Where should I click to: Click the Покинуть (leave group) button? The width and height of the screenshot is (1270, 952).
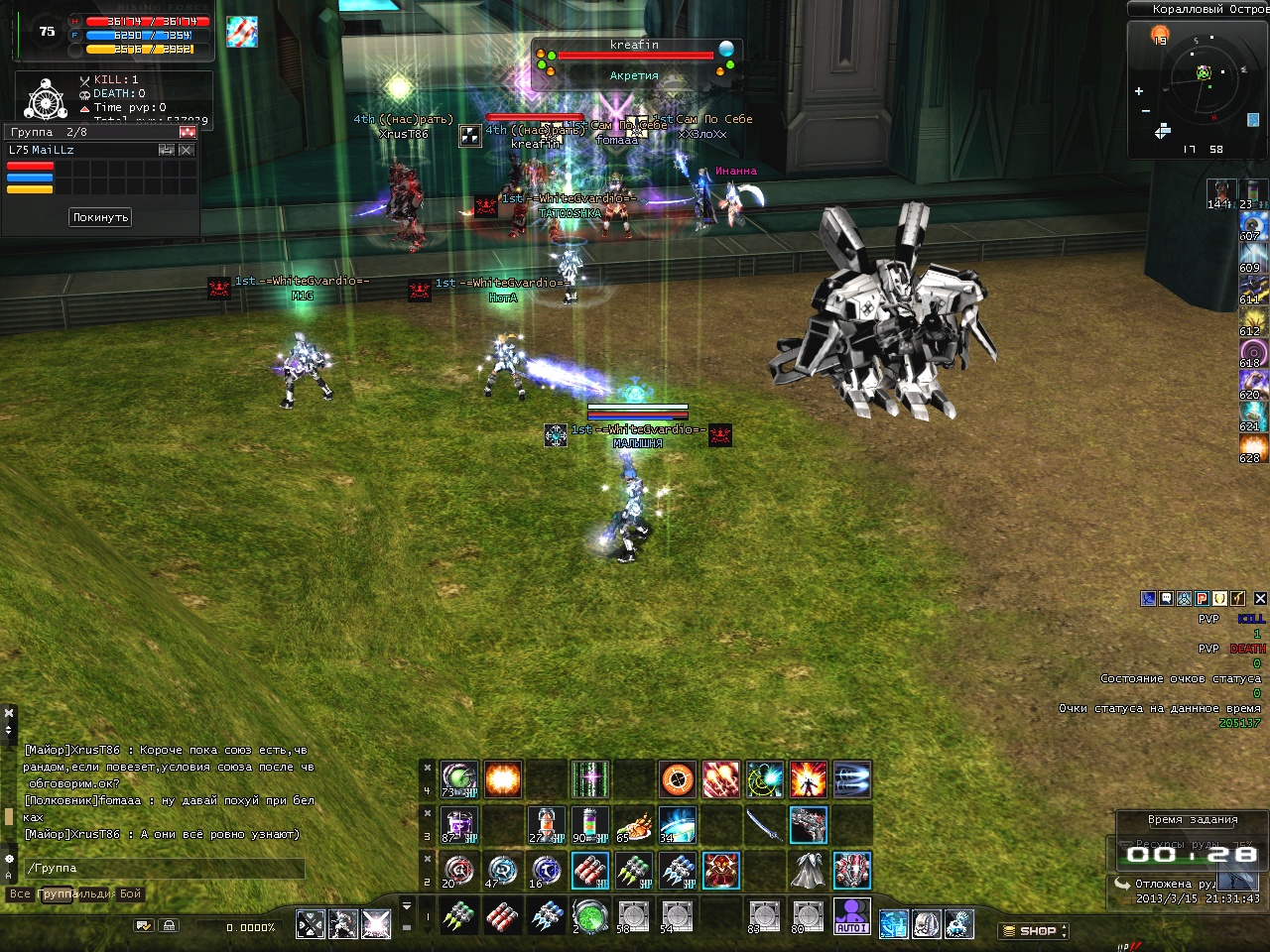click(x=100, y=217)
